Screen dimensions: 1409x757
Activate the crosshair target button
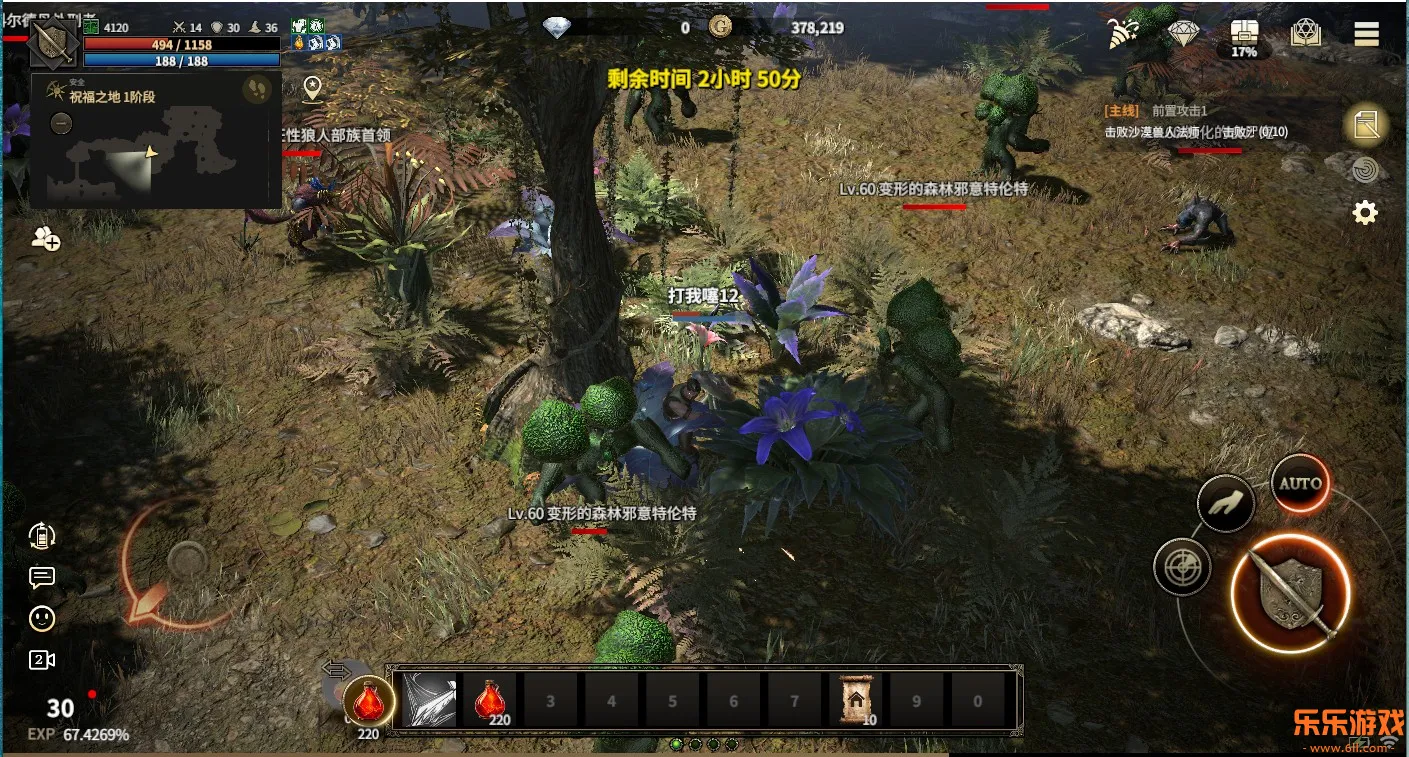[x=1182, y=568]
